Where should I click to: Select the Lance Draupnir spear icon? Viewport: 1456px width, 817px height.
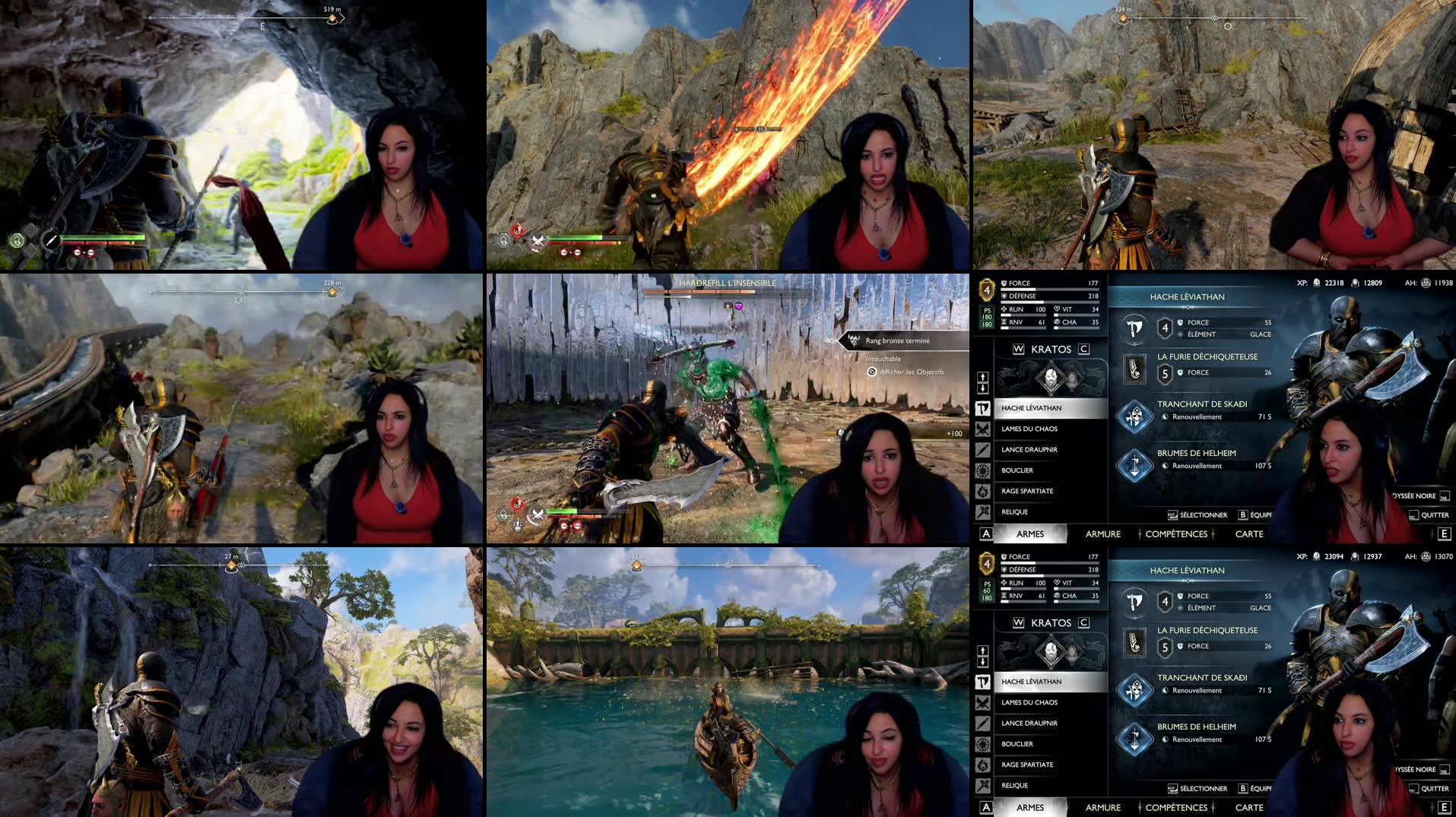982,450
